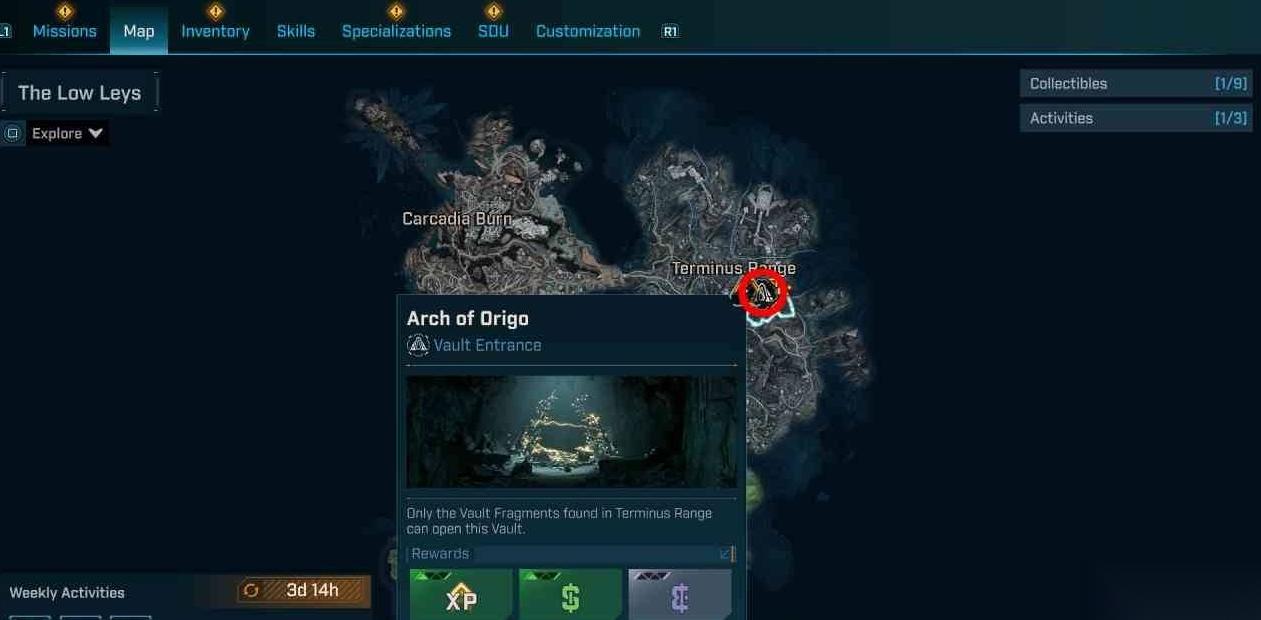The width and height of the screenshot is (1261, 620).
Task: Select the XP reward tile
Action: (461, 596)
